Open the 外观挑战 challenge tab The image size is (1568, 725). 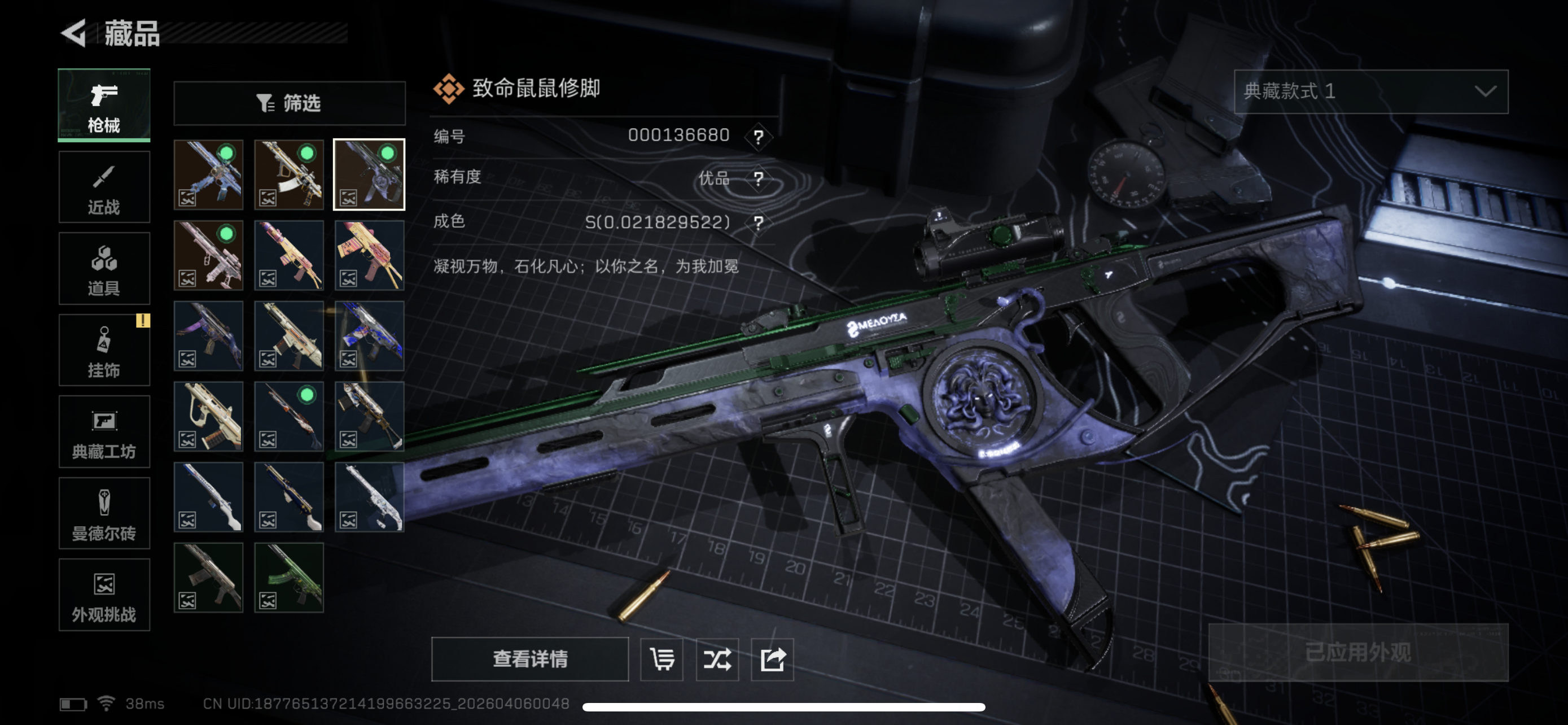pyautogui.click(x=104, y=595)
